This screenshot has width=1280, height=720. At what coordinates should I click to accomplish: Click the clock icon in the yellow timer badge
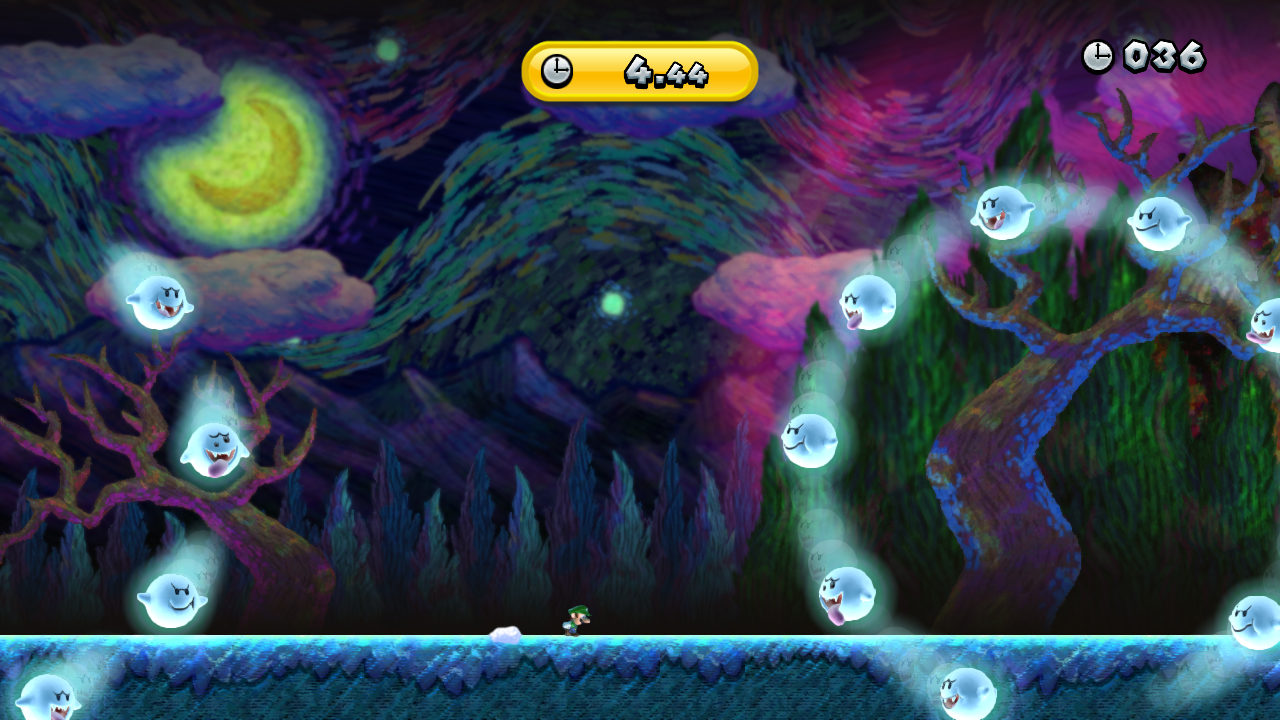click(557, 72)
